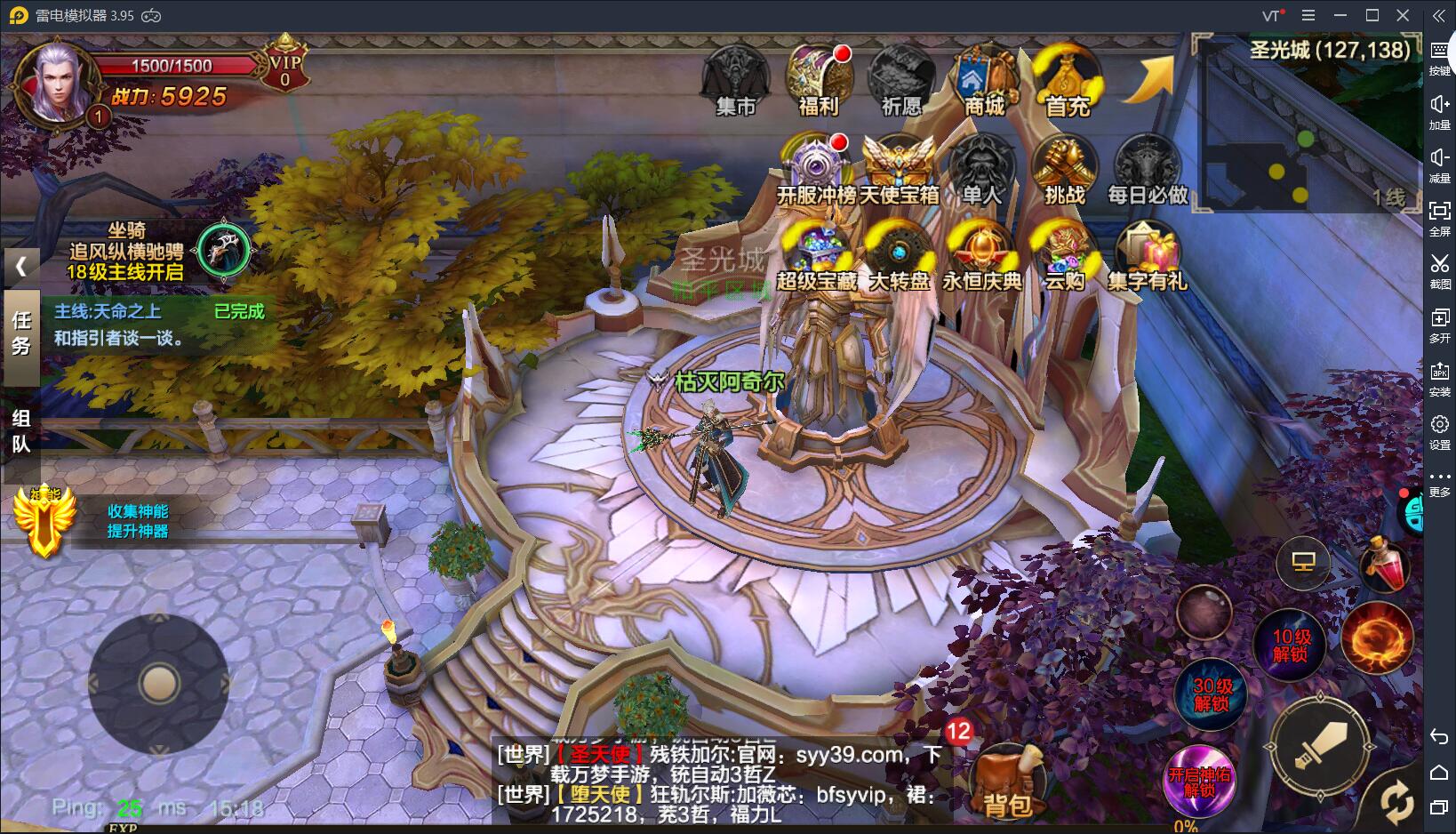Enter the 单人 solo dungeon menu
This screenshot has height=834, width=1456.
tap(981, 169)
